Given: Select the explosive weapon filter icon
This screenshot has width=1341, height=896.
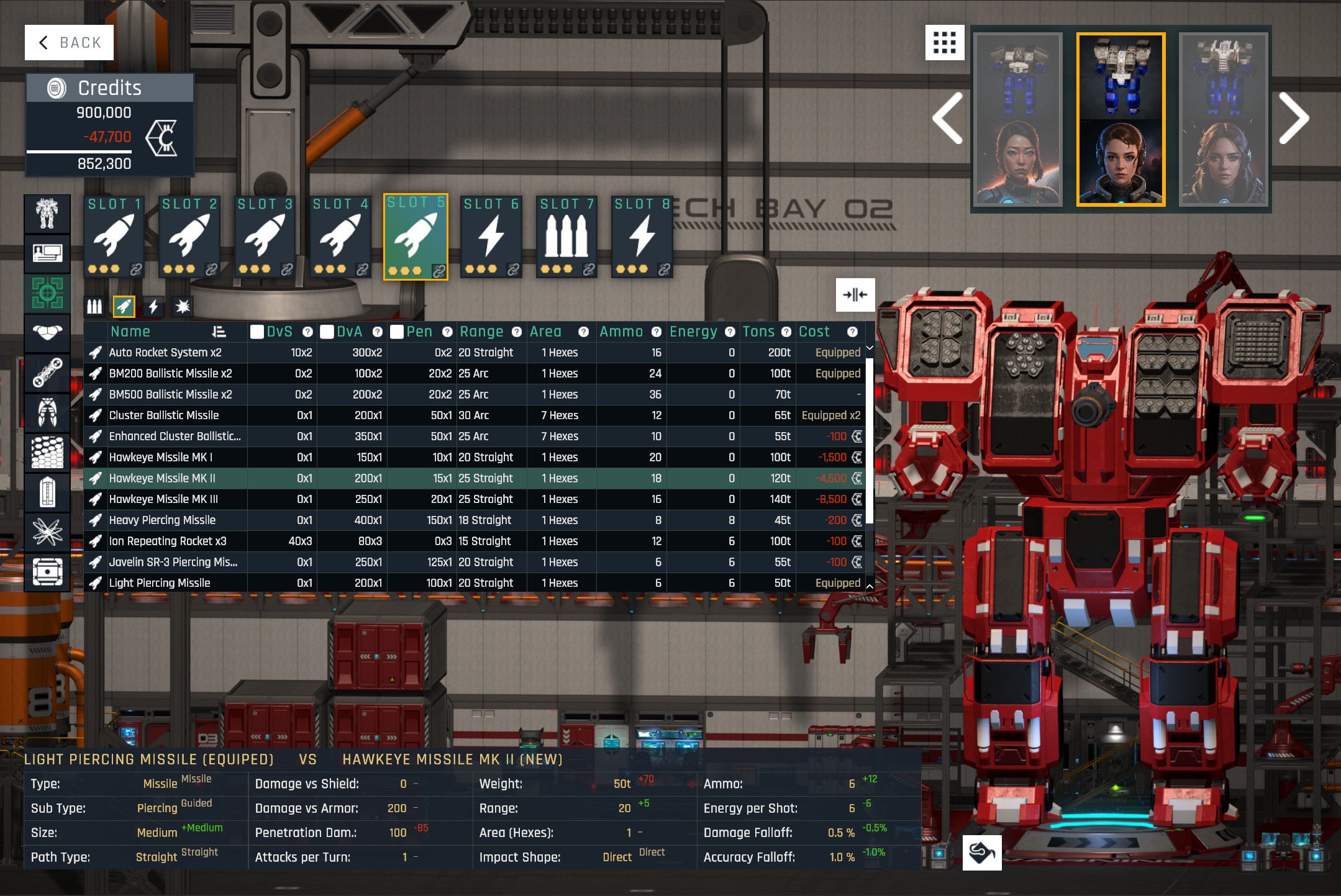Looking at the screenshot, I should pyautogui.click(x=183, y=305).
